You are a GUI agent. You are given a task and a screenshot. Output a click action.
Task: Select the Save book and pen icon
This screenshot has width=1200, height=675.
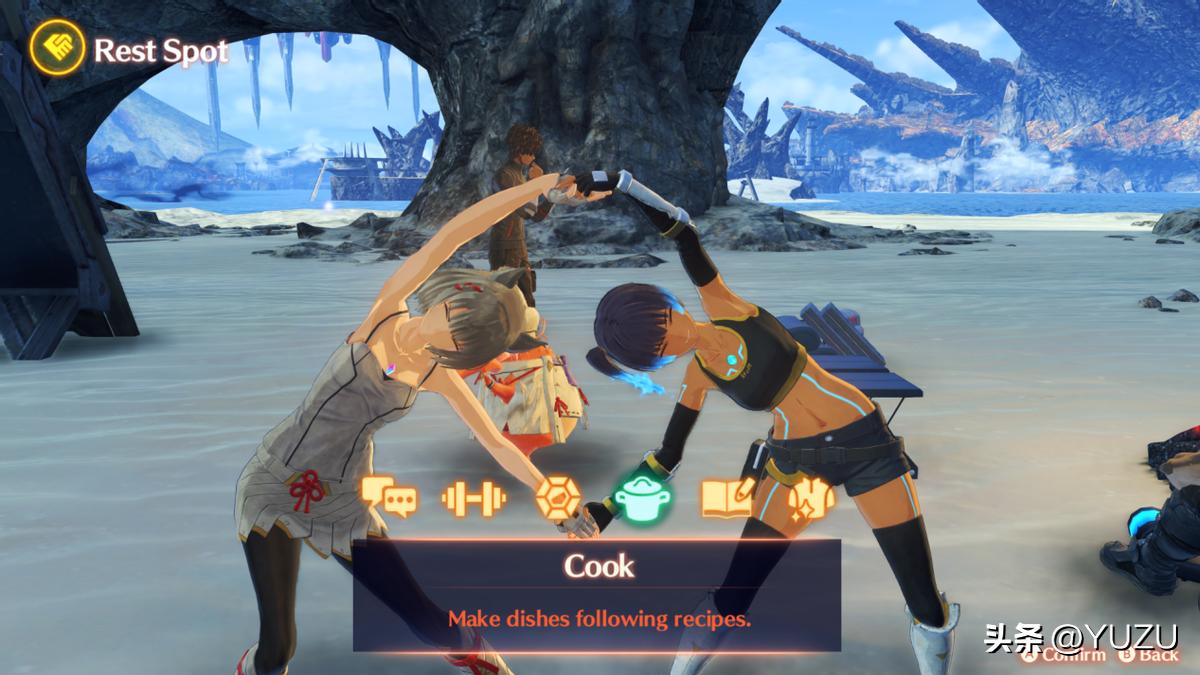click(x=727, y=497)
